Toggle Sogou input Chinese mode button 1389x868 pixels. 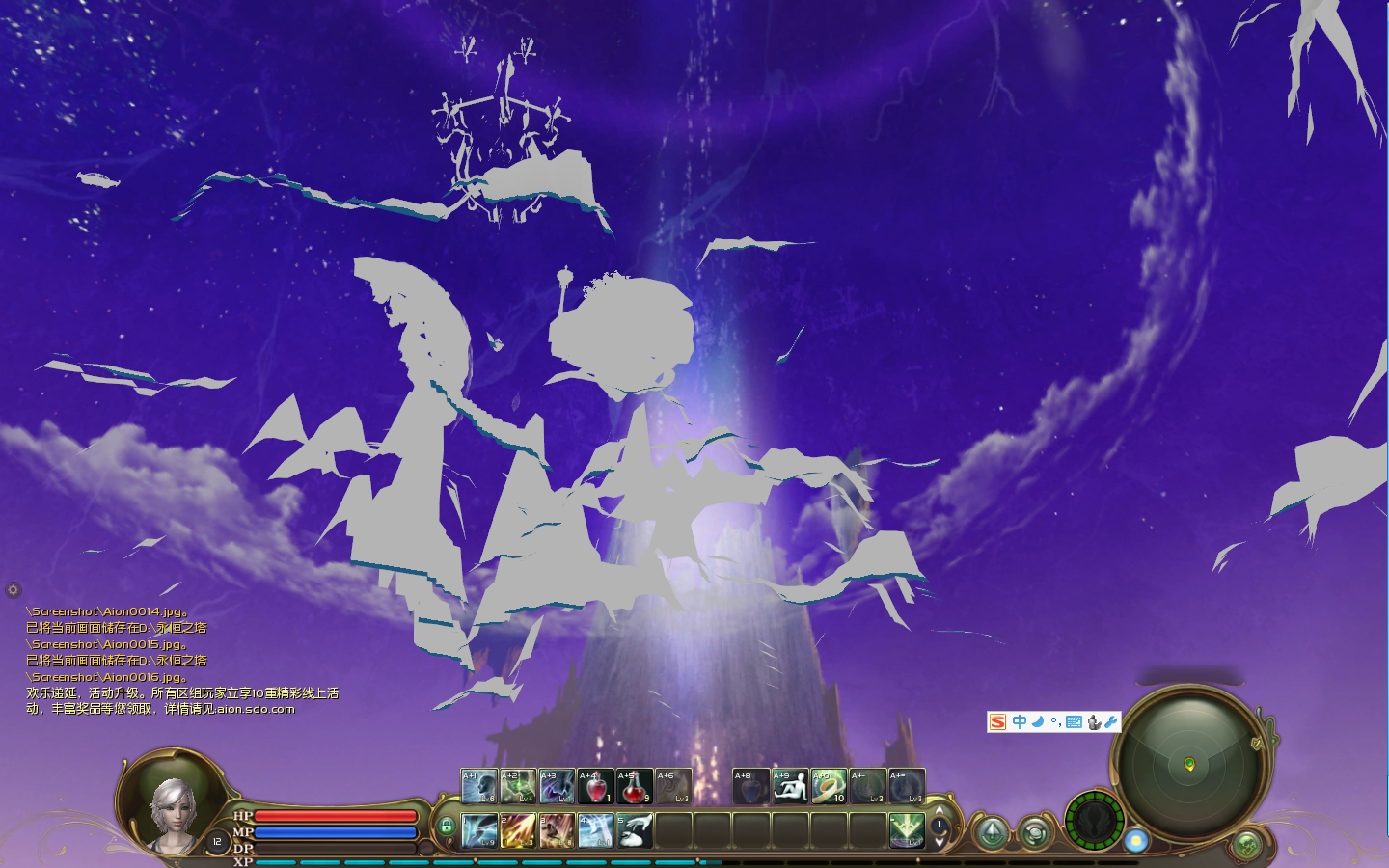click(x=1019, y=721)
